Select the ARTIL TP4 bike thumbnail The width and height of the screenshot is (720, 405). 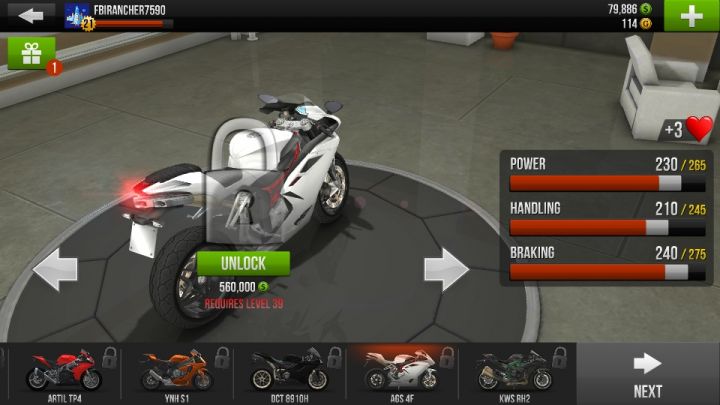pos(62,372)
